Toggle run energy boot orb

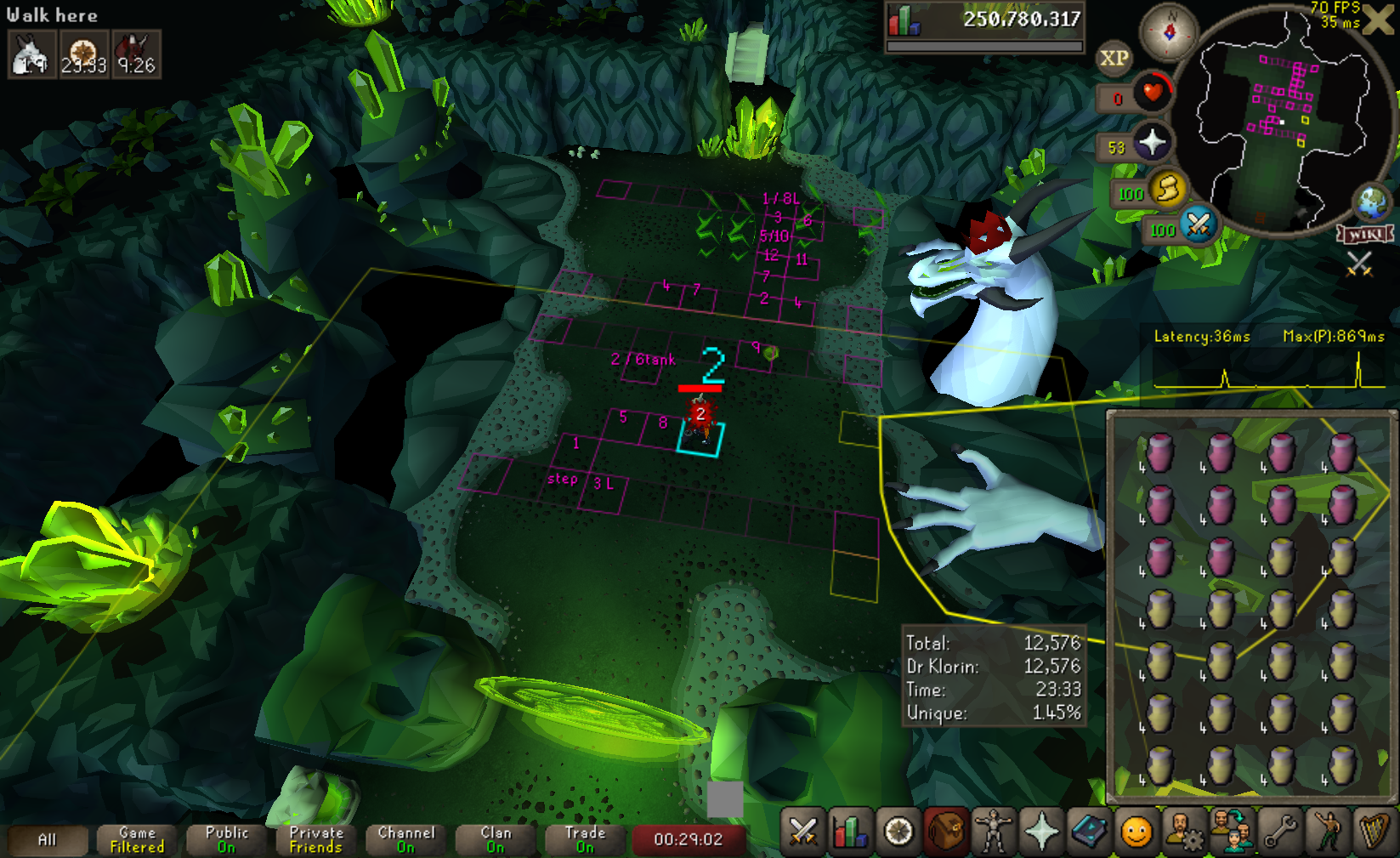[x=1168, y=188]
